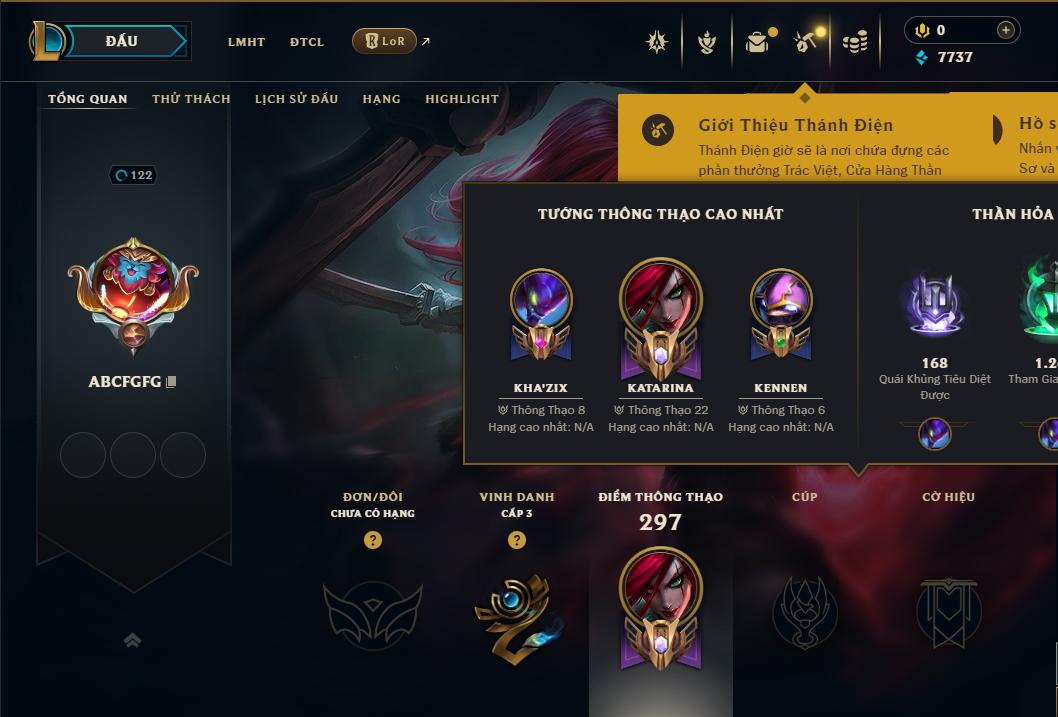Screen dimensions: 1058x717
Task: Switch to the LỊCH SỬ ĐẤU tab
Action: [x=296, y=99]
